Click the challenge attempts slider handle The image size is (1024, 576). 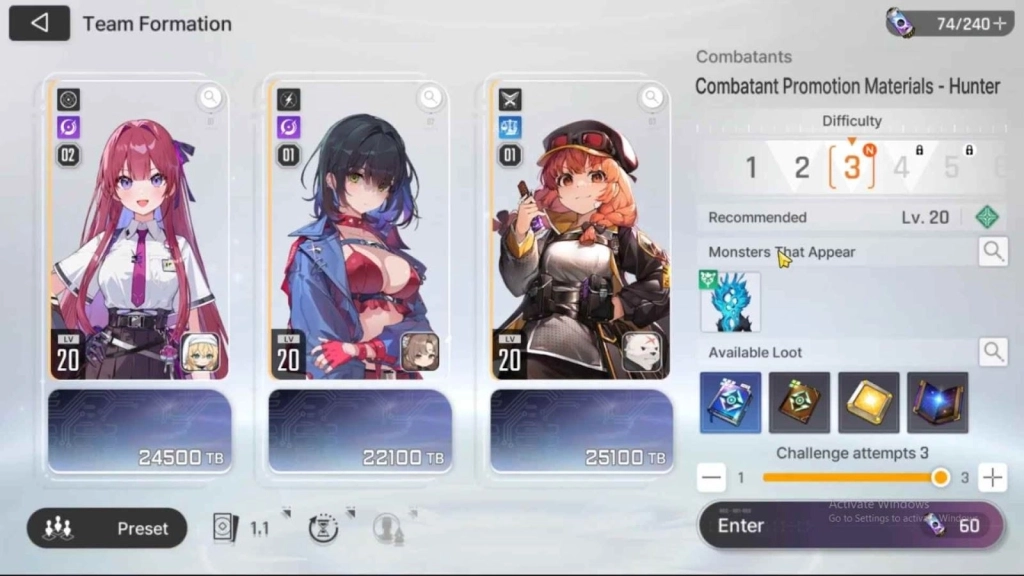pos(940,478)
